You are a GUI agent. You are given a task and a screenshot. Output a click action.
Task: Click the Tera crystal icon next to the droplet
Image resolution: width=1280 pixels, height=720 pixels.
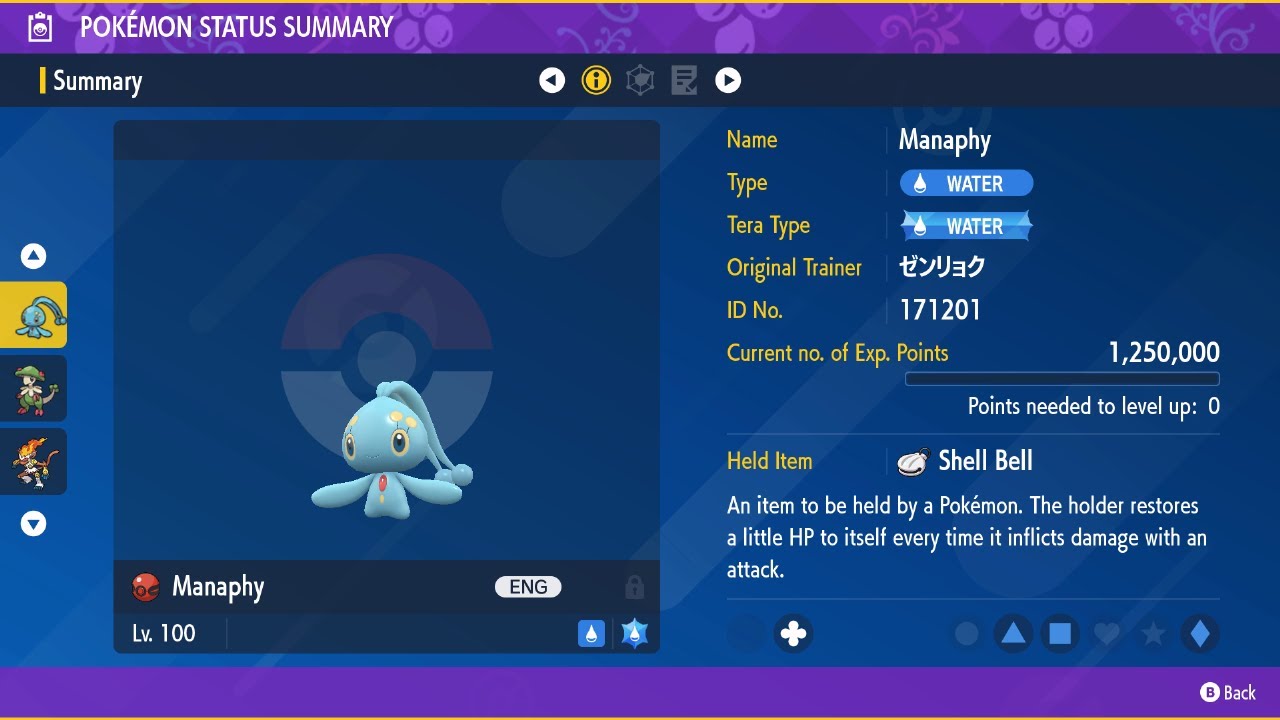(632, 633)
